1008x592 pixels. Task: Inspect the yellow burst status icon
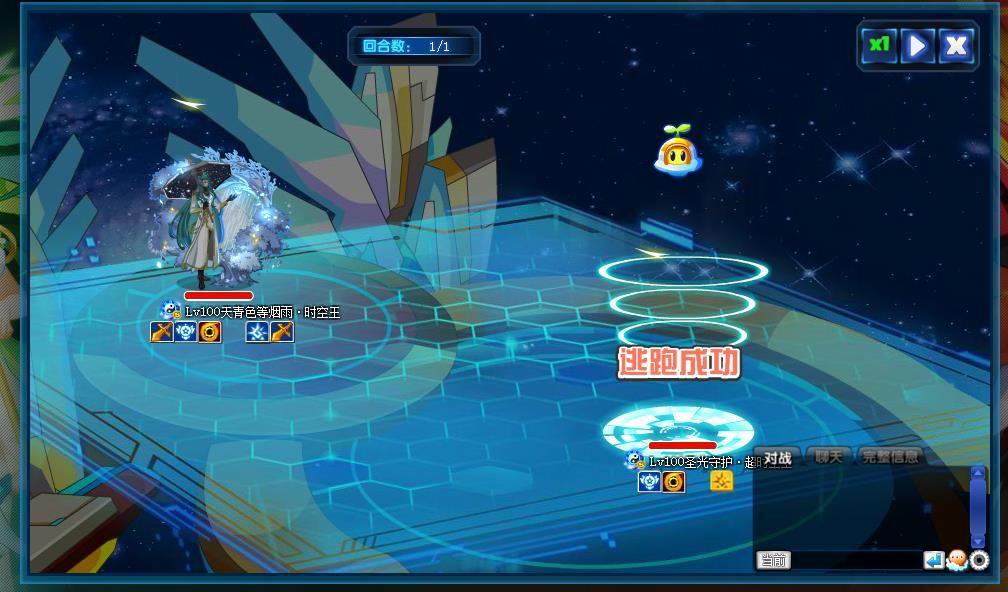[x=721, y=482]
